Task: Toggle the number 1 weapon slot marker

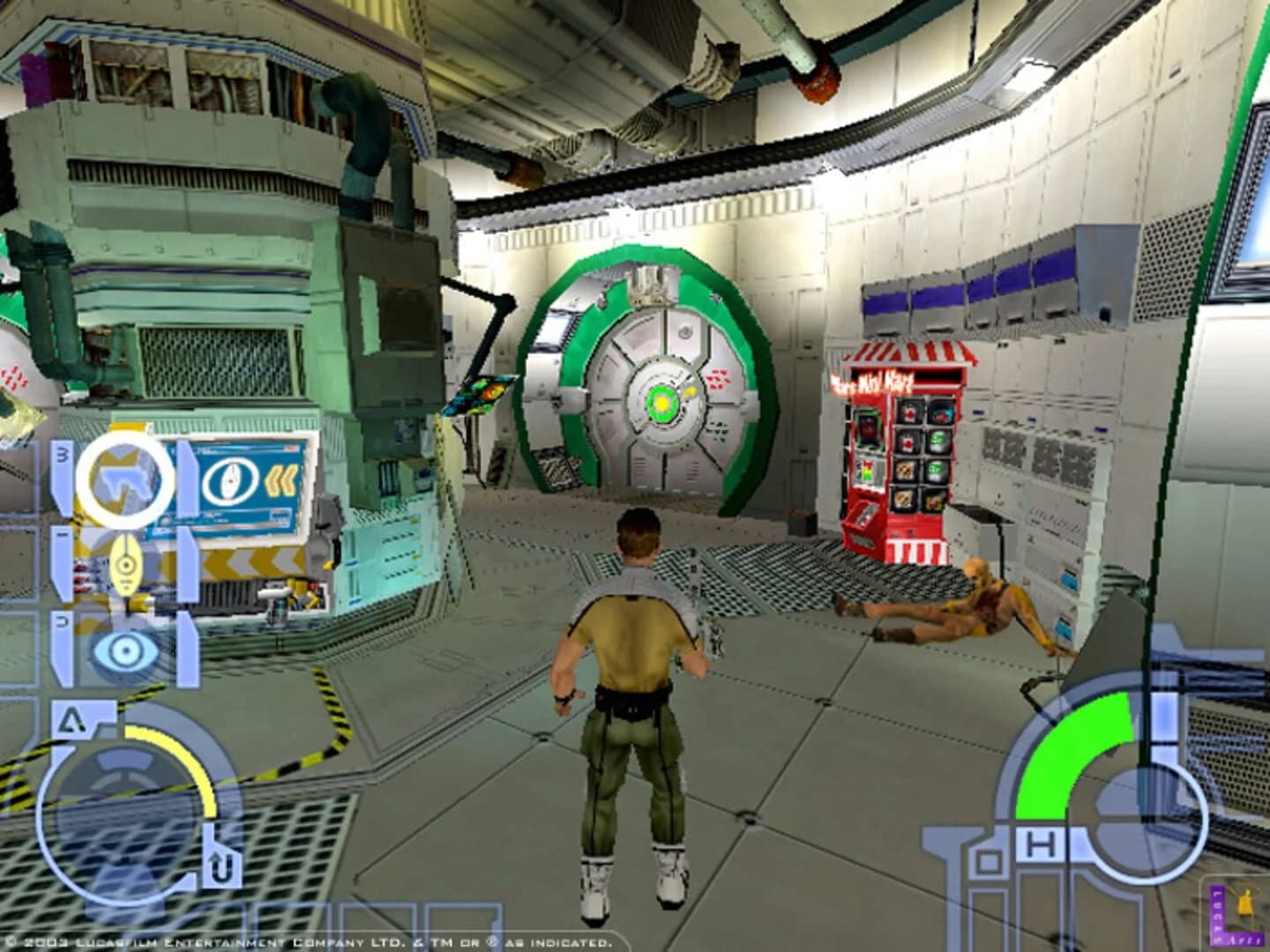Action: pyautogui.click(x=61, y=533)
